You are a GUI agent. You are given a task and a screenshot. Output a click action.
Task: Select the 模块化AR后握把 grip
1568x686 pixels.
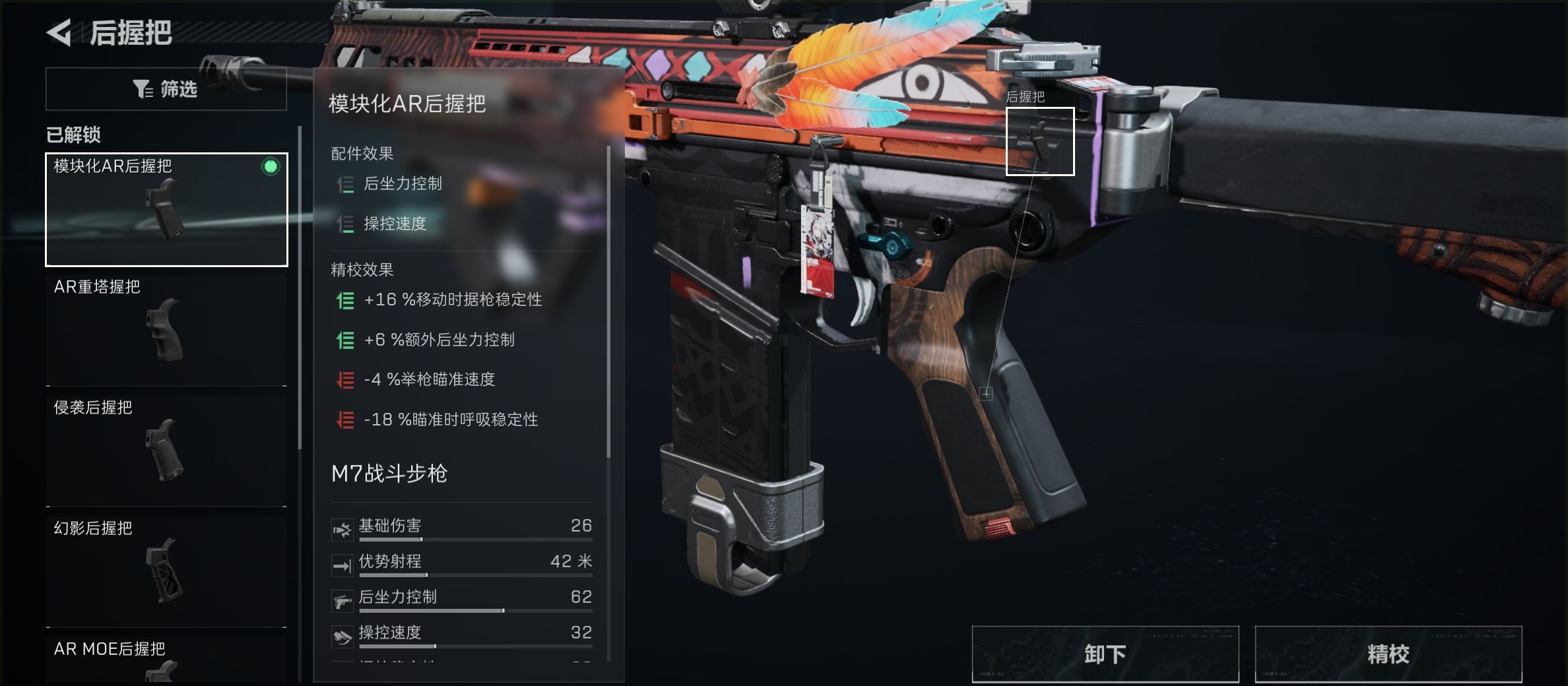tap(166, 209)
